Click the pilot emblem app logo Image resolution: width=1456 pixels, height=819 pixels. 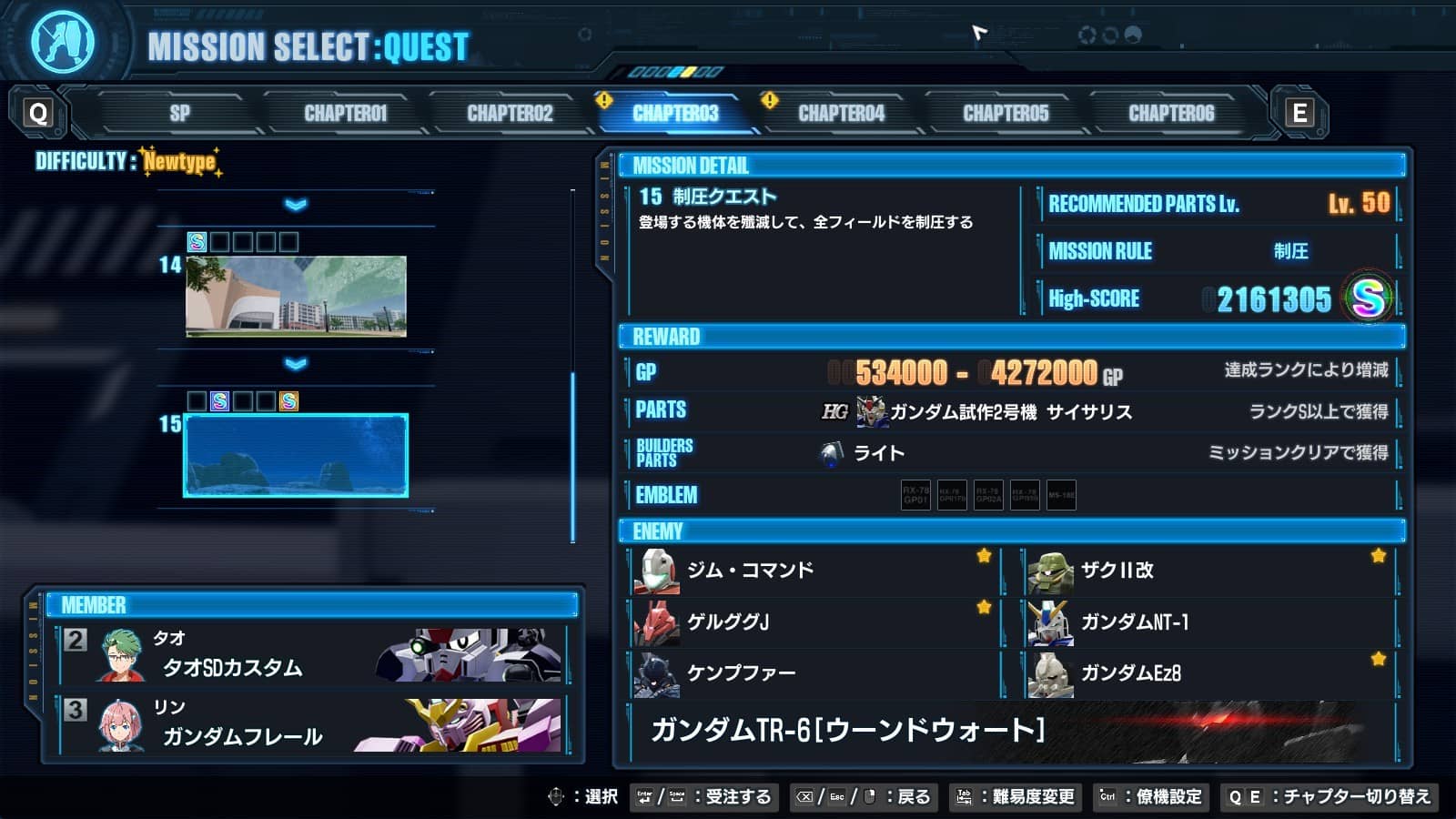(62, 39)
